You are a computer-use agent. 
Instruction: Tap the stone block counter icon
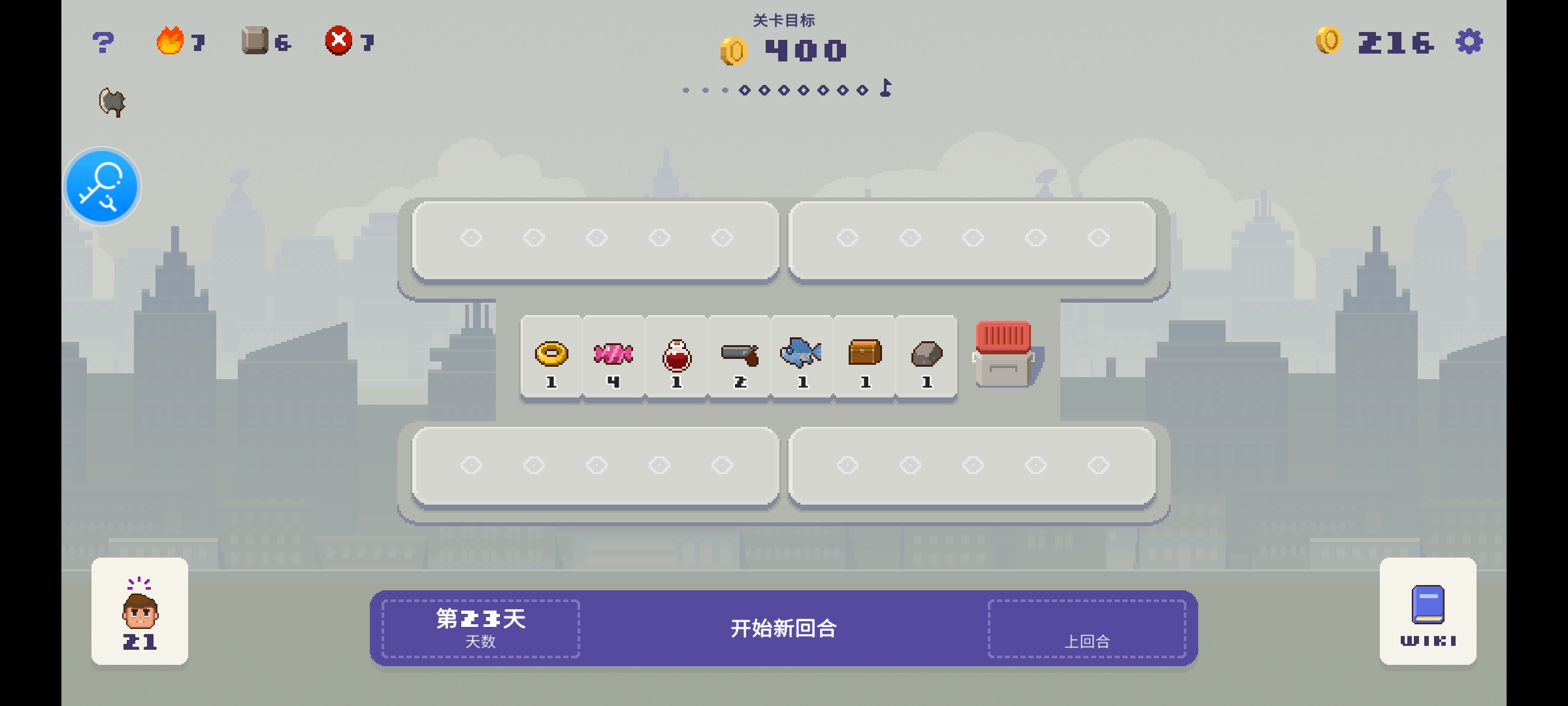click(255, 41)
